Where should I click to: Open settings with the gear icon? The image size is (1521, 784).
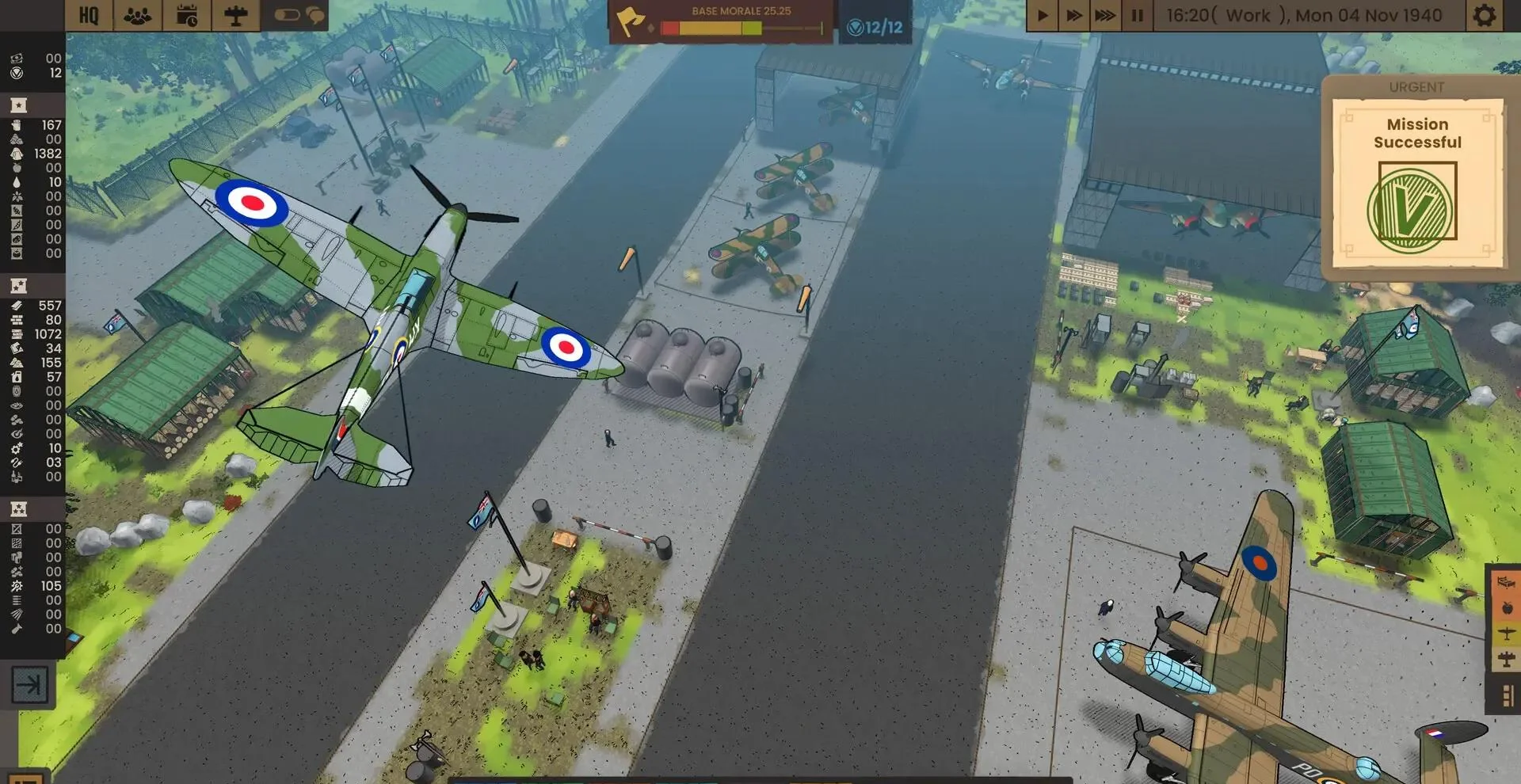click(x=1484, y=15)
